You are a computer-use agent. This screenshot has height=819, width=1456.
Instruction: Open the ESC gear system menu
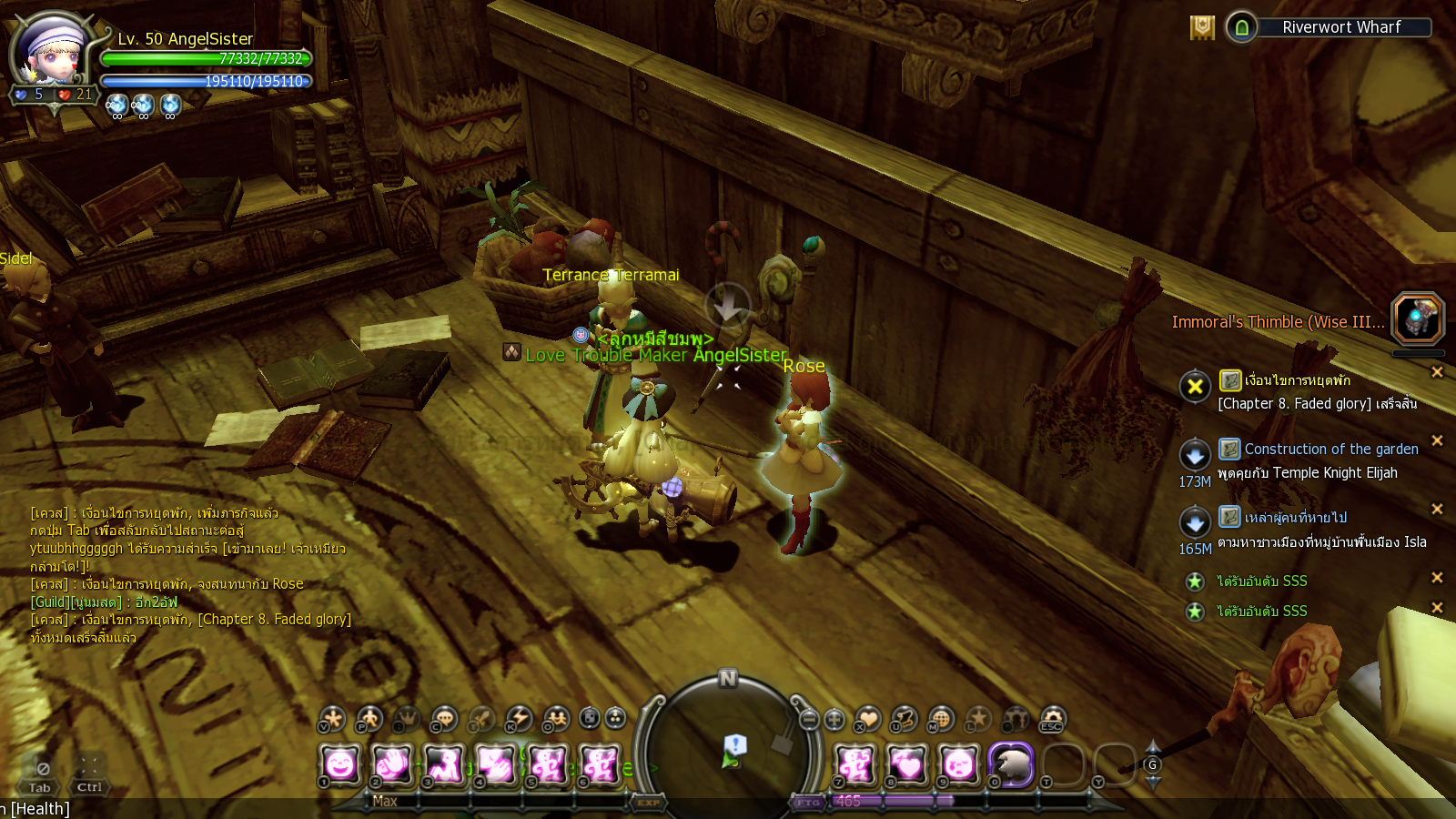(x=1052, y=719)
